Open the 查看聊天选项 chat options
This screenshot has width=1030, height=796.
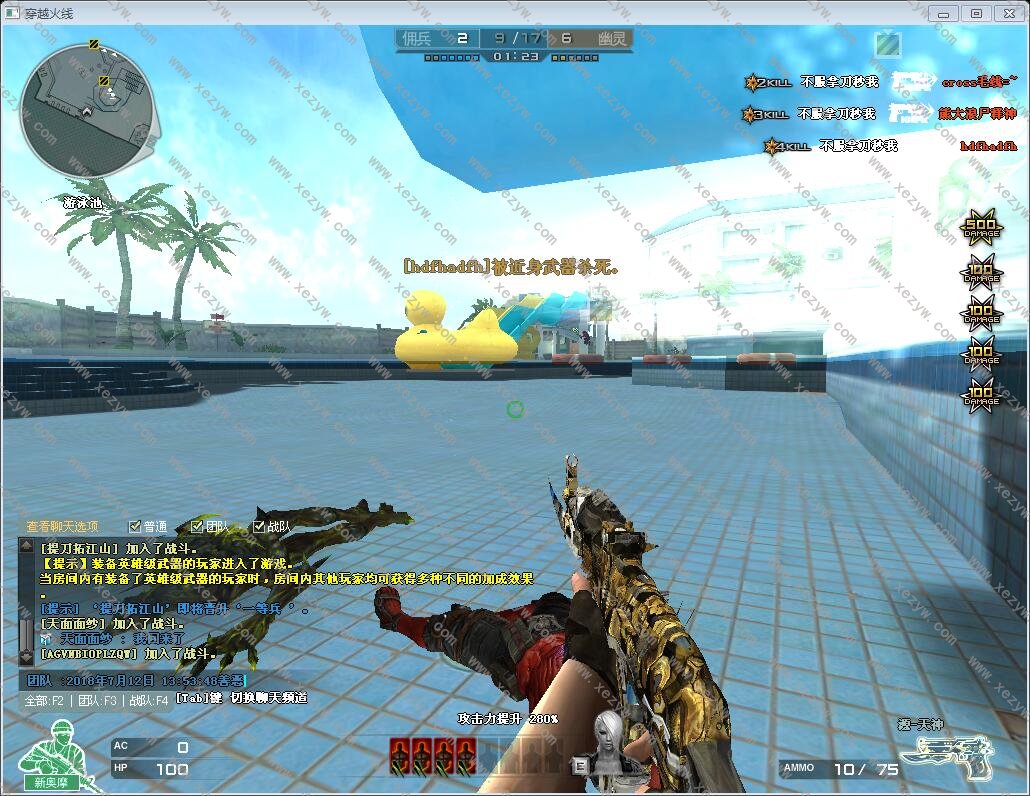click(62, 526)
